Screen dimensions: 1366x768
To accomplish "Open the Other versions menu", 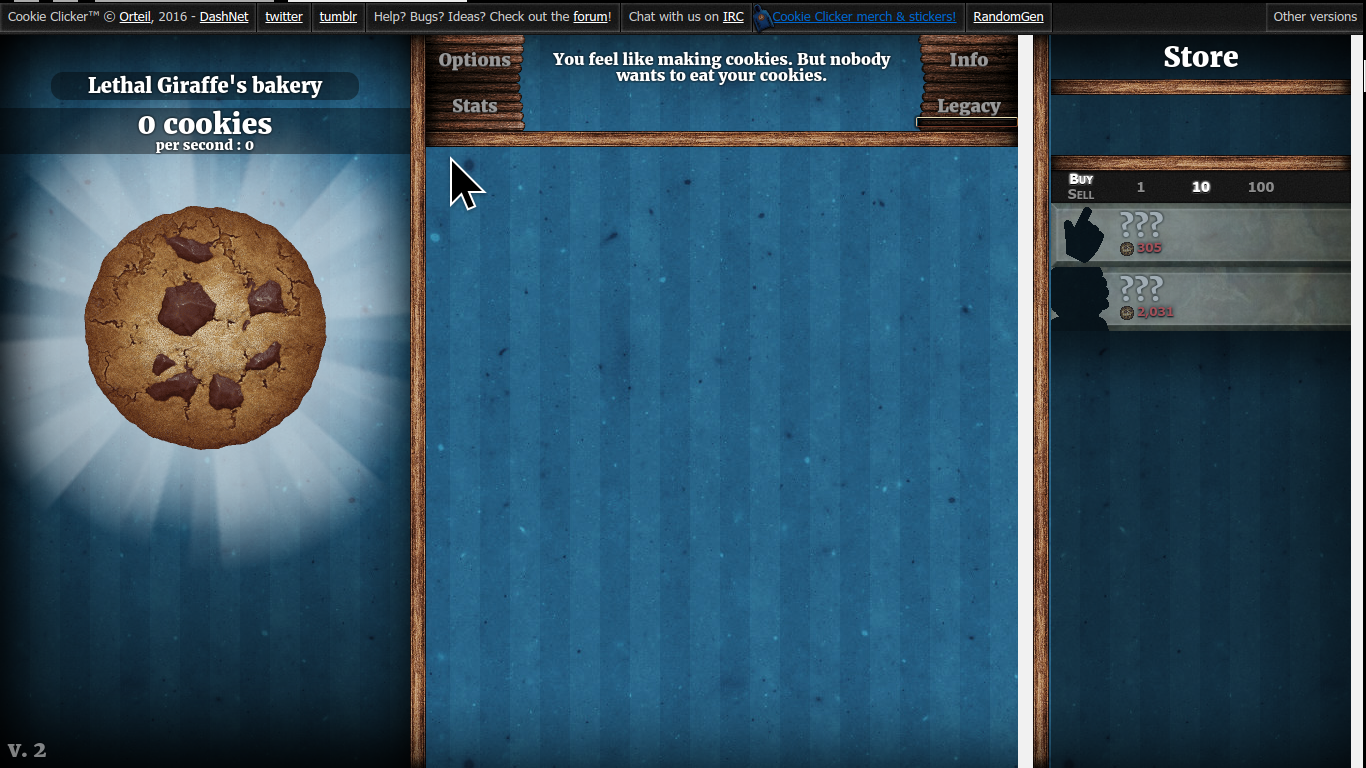I will [x=1315, y=16].
